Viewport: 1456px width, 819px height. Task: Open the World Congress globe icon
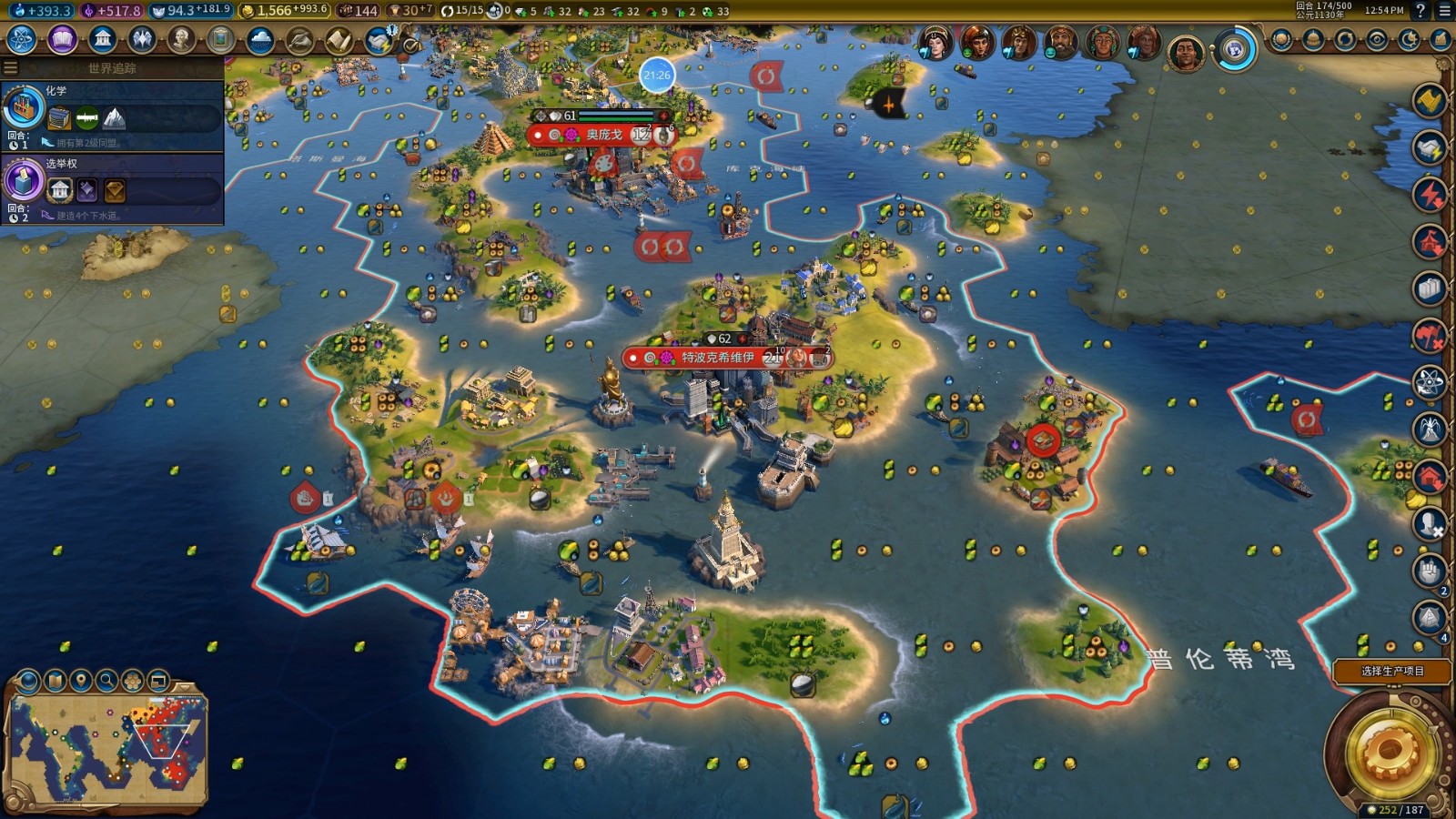click(1234, 49)
